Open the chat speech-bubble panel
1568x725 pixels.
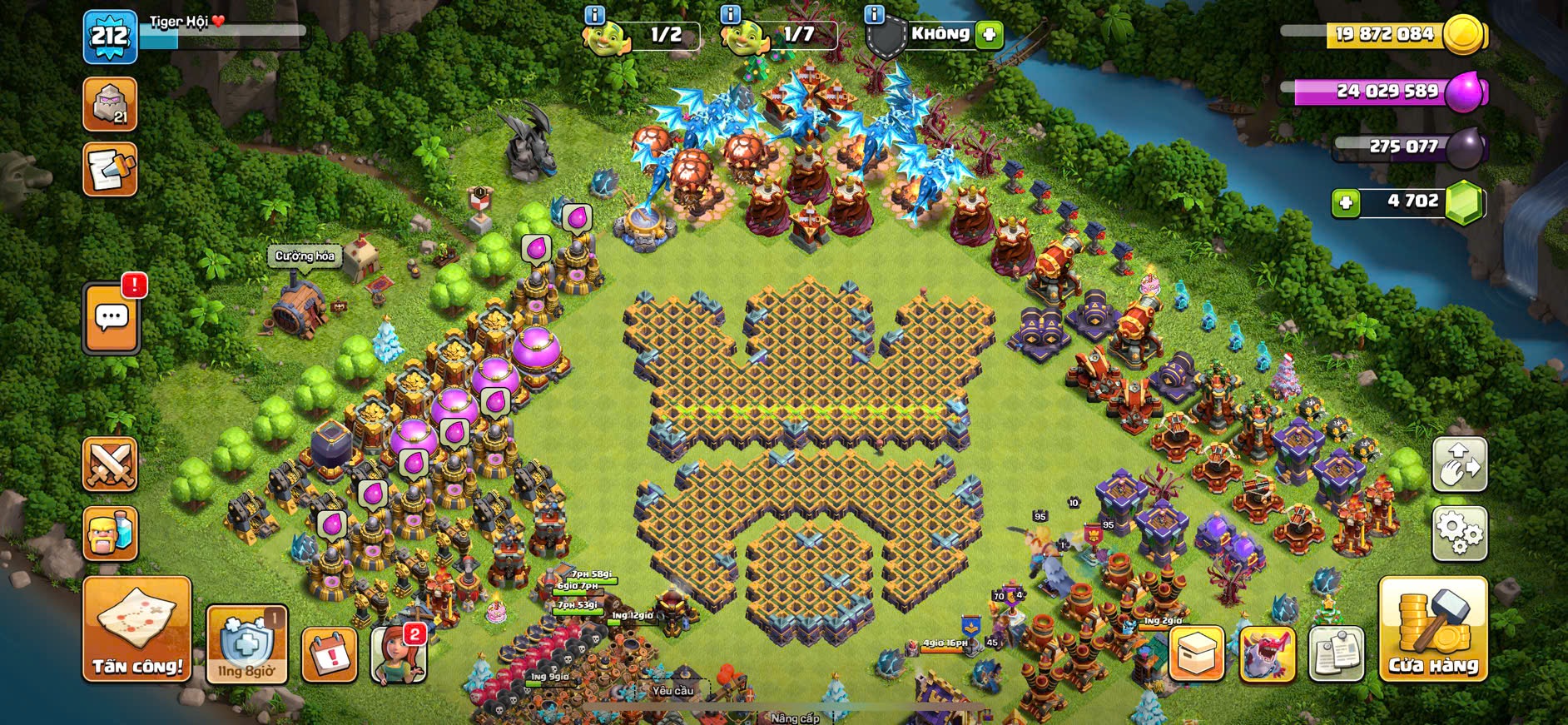[112, 318]
